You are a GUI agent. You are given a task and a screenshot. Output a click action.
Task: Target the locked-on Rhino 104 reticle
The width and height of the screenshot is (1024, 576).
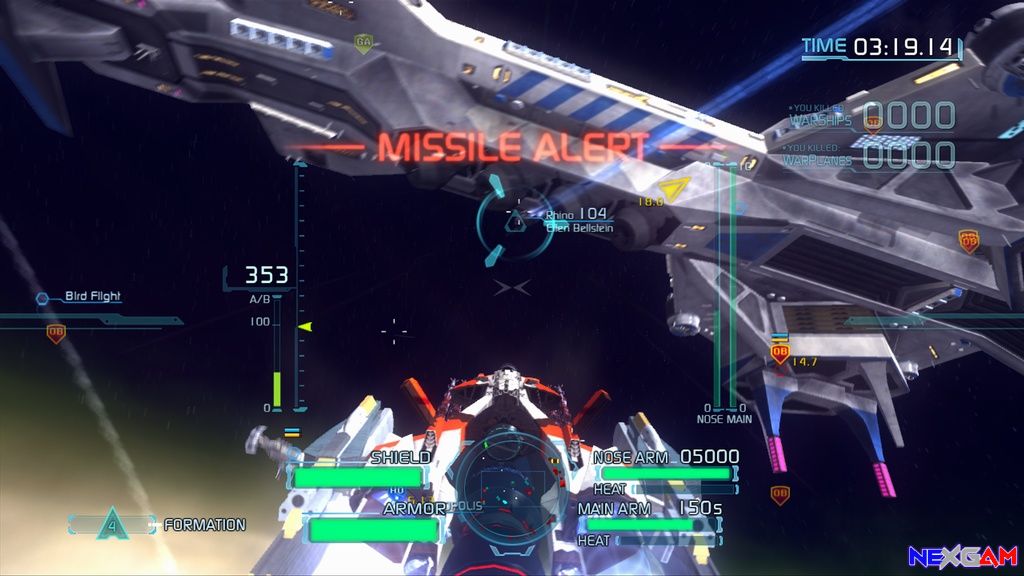(514, 220)
